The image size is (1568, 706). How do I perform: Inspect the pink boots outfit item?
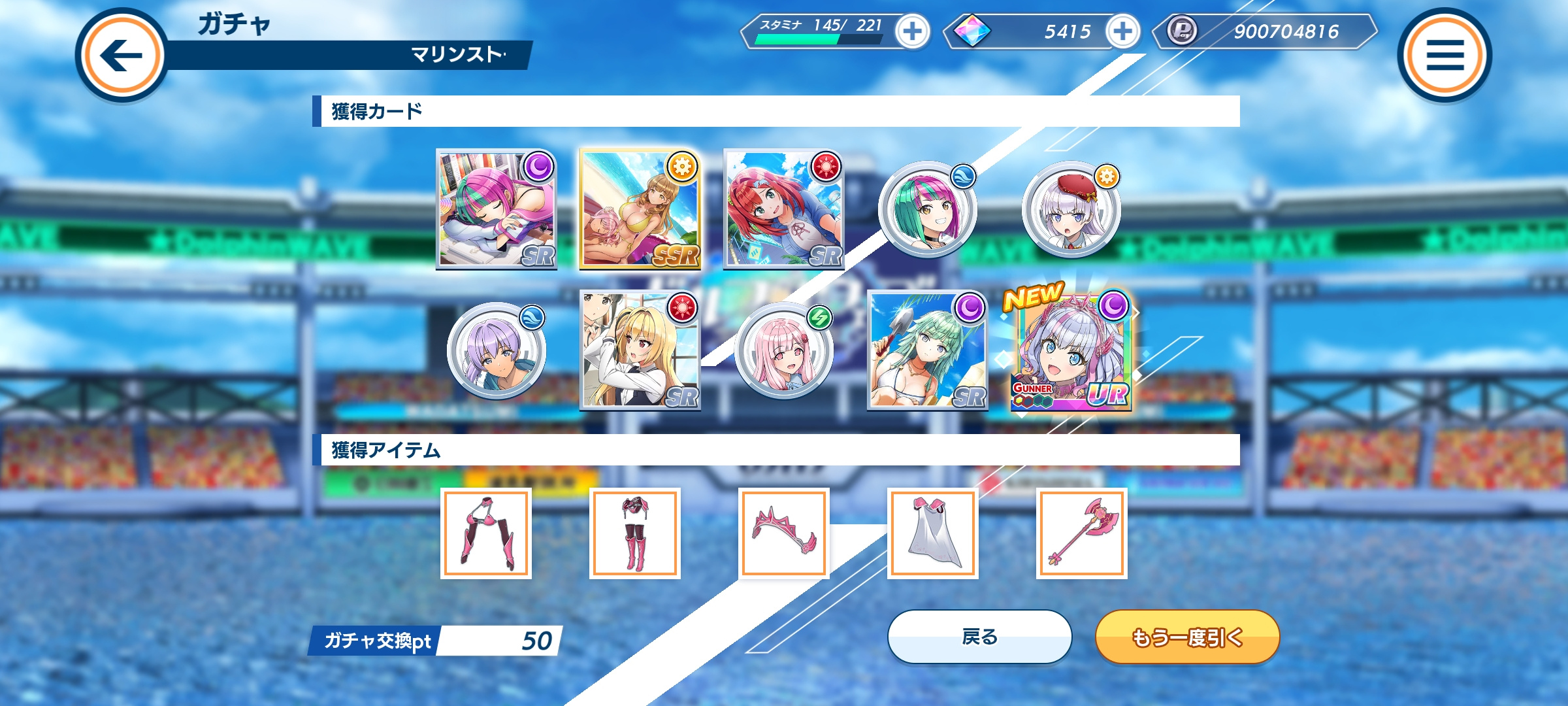pos(634,533)
